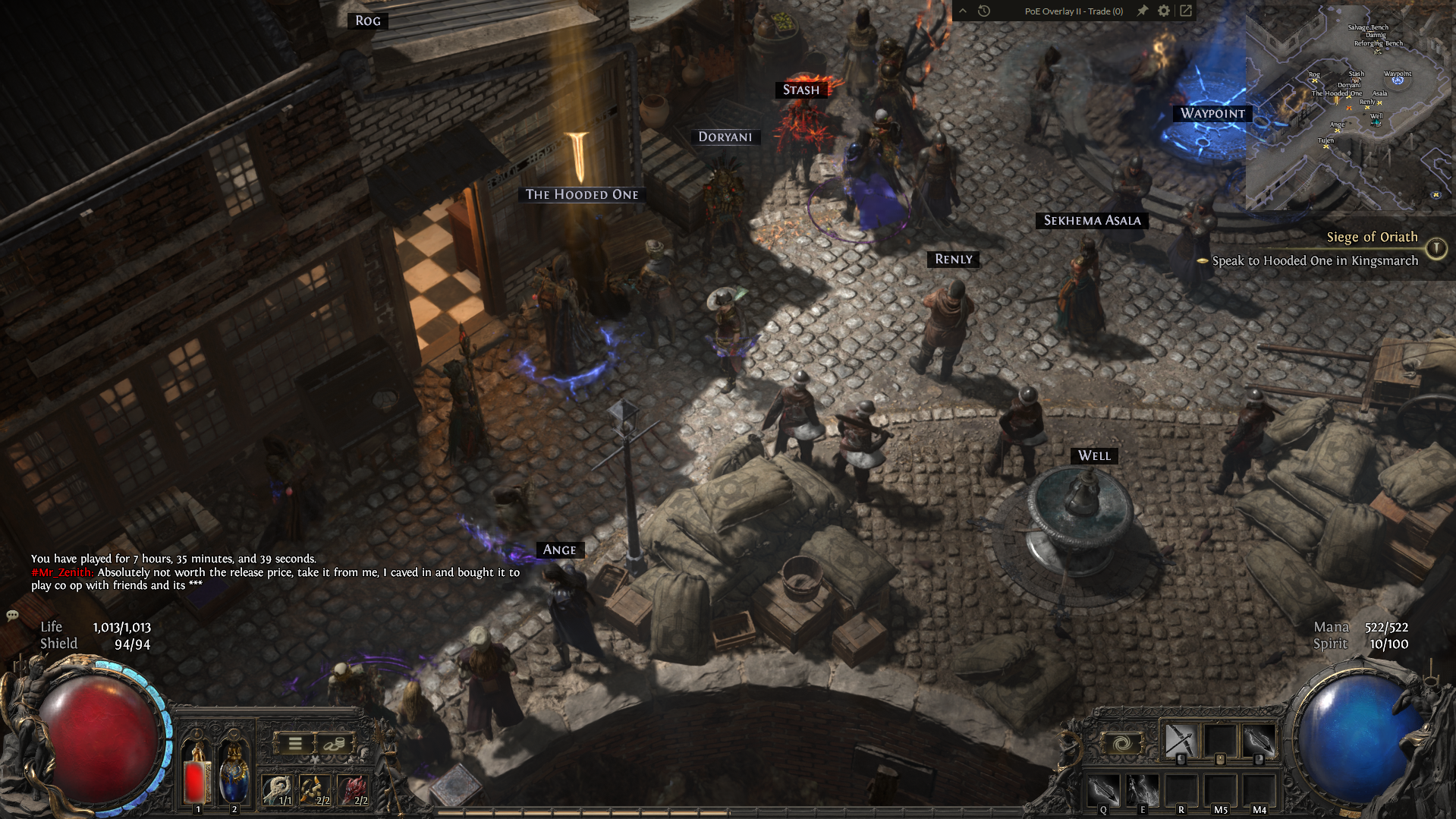Use the blue mana flask
The image size is (1456, 819).
pyautogui.click(x=234, y=776)
